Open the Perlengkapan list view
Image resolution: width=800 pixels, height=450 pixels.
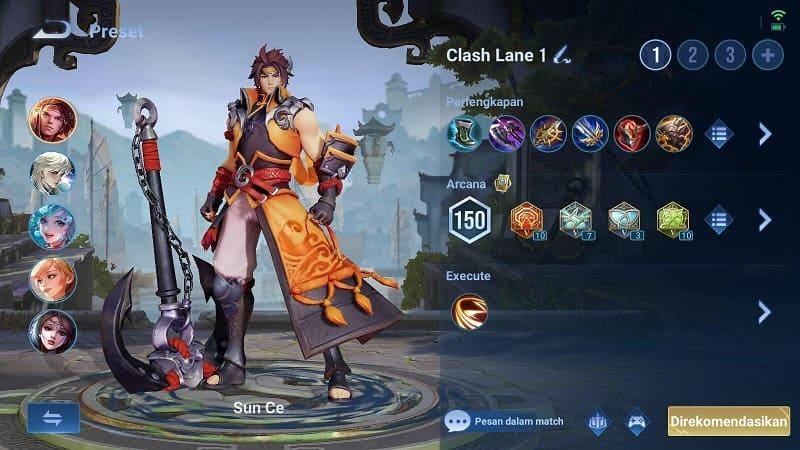tap(718, 134)
